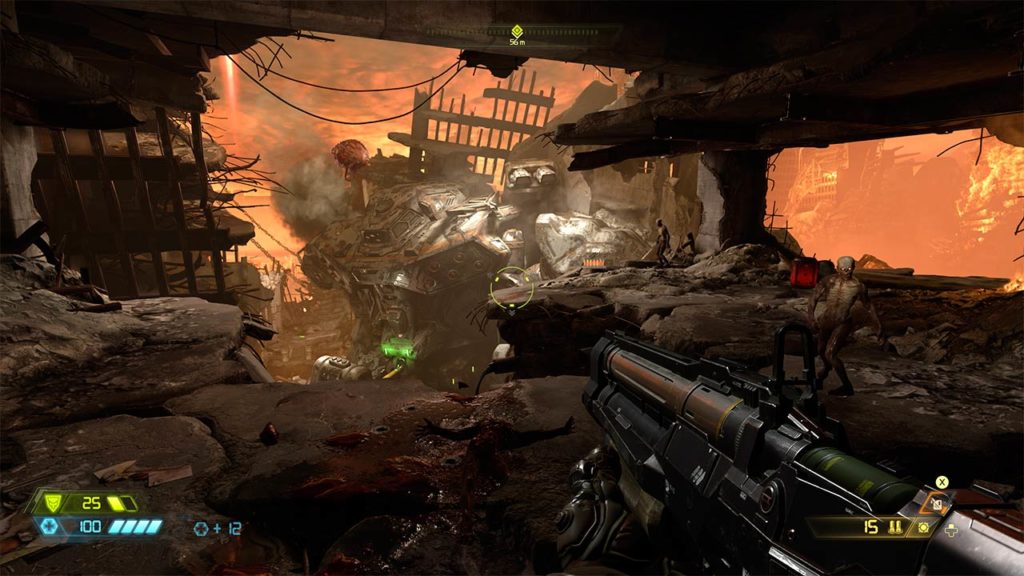This screenshot has height=576, width=1024.
Task: Click the yellow gear weapon mod icon
Action: click(923, 527)
